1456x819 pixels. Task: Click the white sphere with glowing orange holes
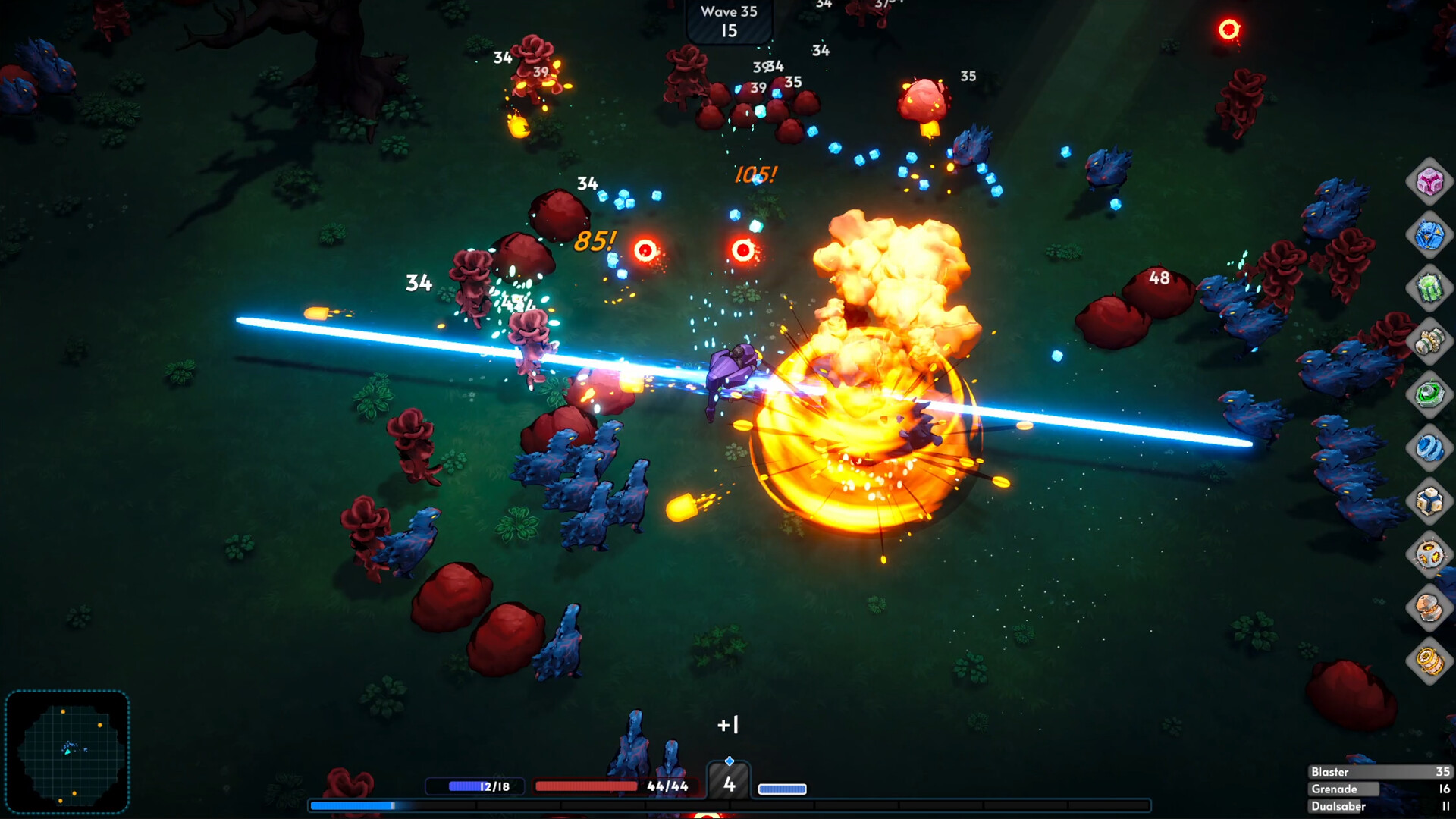pos(1429,554)
